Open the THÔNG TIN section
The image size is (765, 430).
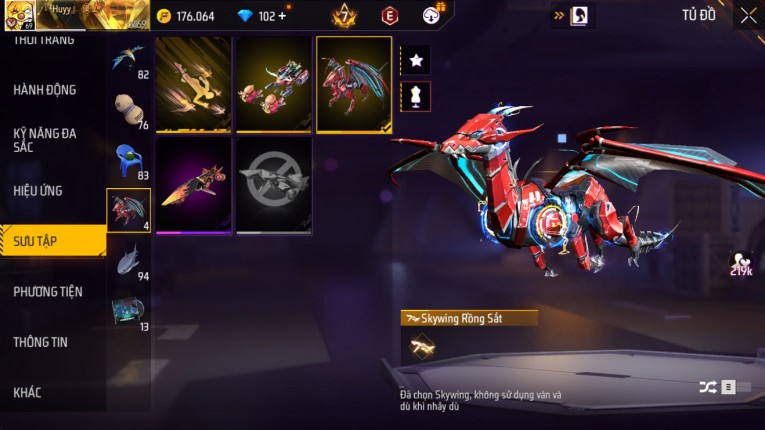(40, 342)
